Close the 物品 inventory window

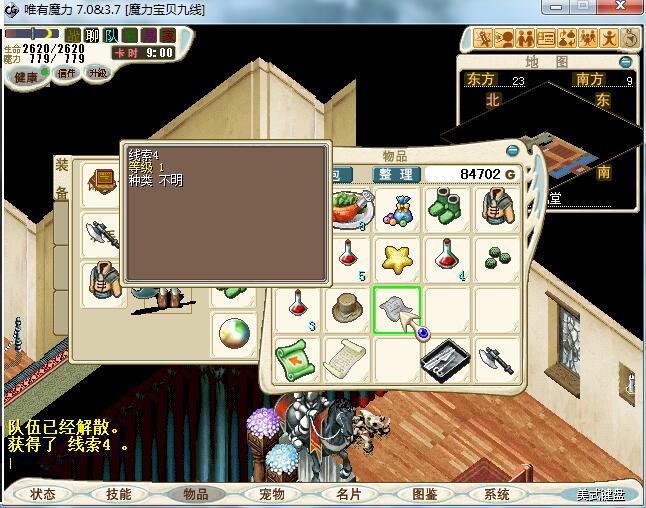click(513, 151)
